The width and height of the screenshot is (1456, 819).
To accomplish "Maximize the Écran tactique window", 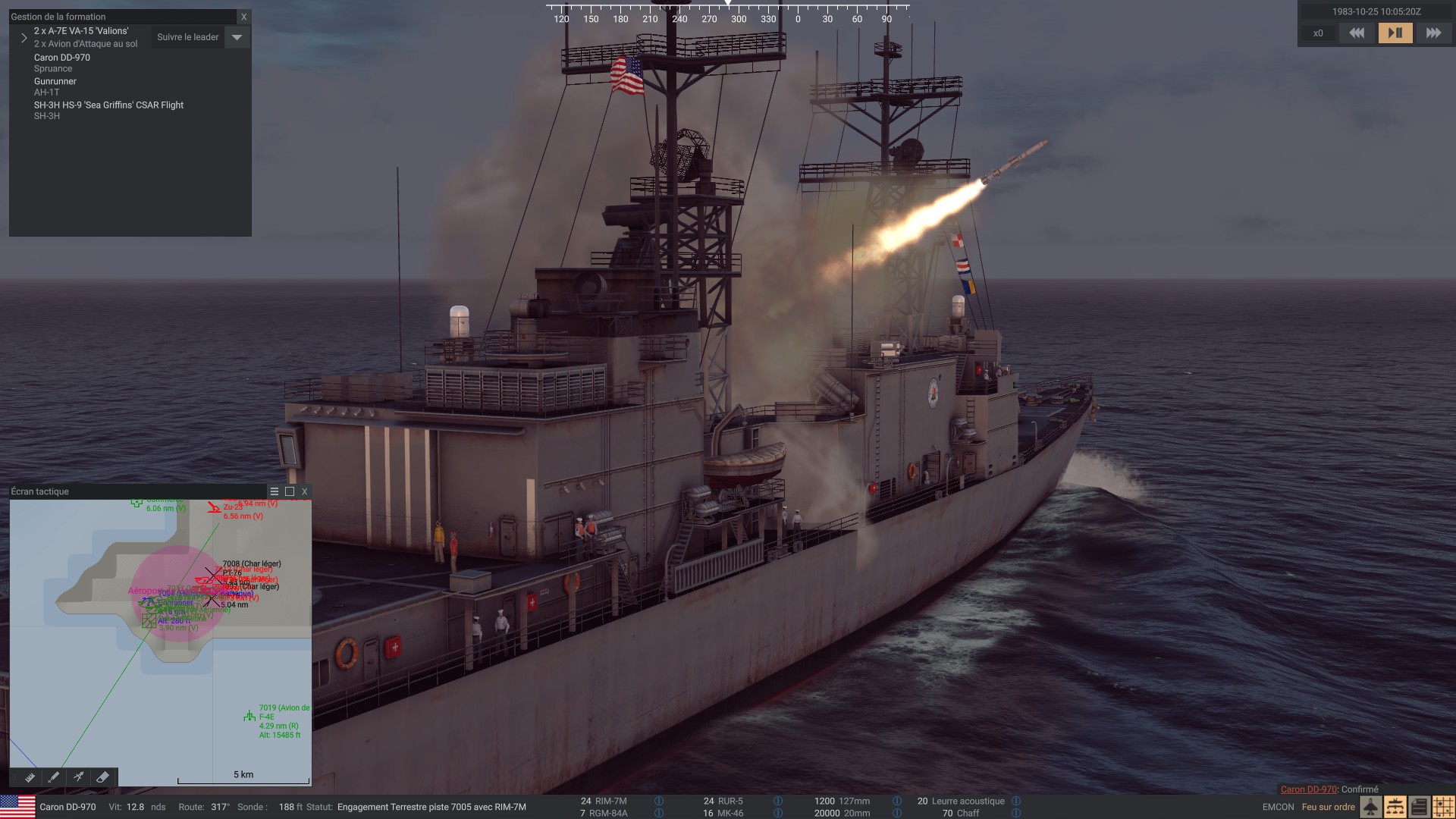I will tap(290, 491).
